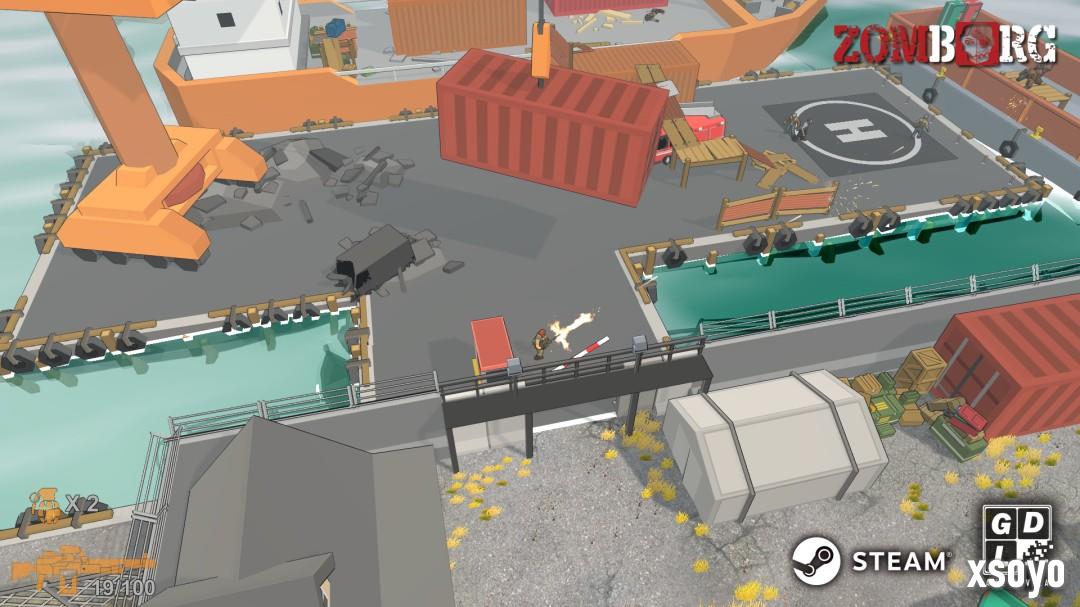Select the grenade icon
This screenshot has width=1080, height=607.
45,504
